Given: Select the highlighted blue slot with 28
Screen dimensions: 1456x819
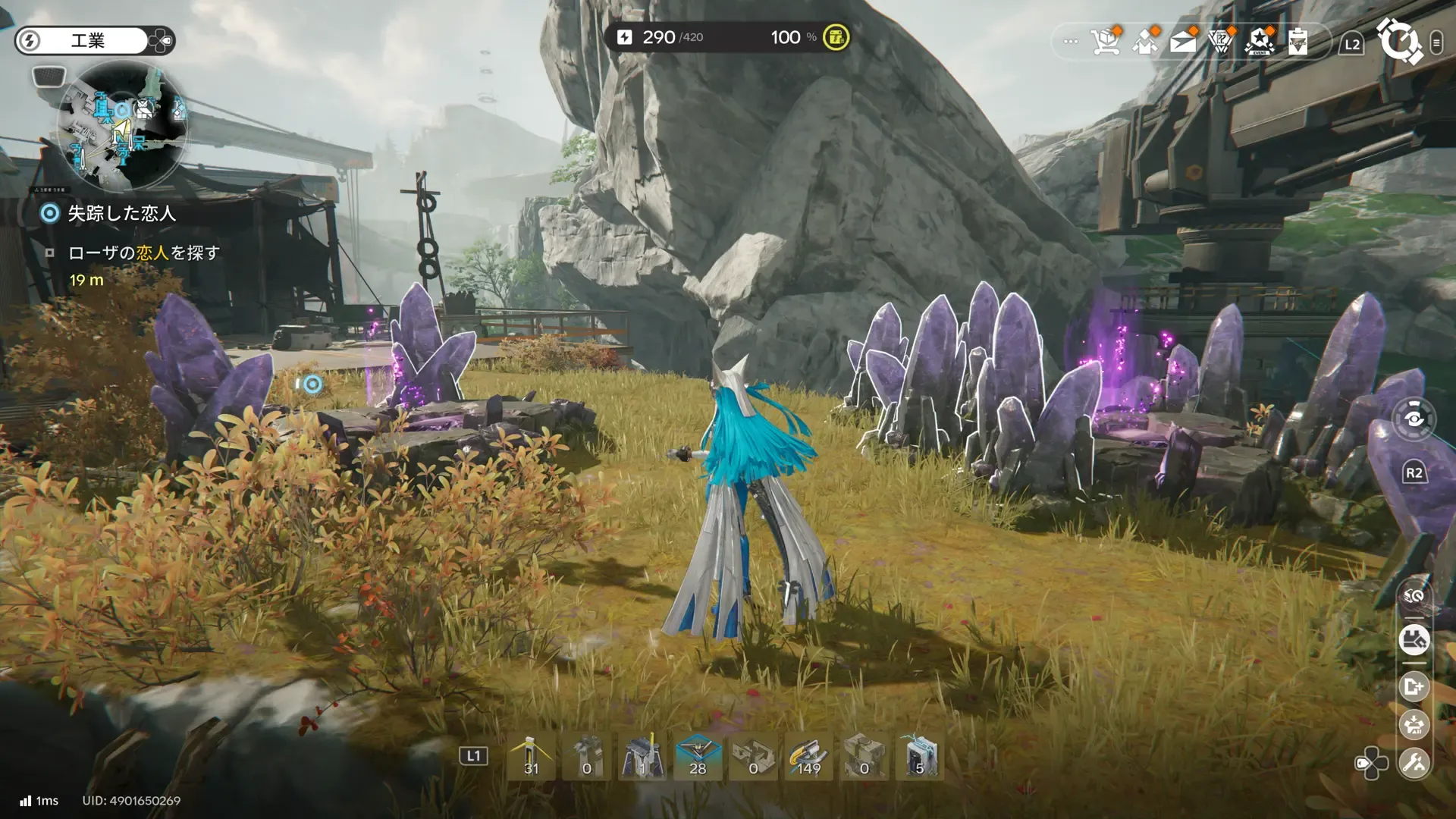Looking at the screenshot, I should (698, 757).
